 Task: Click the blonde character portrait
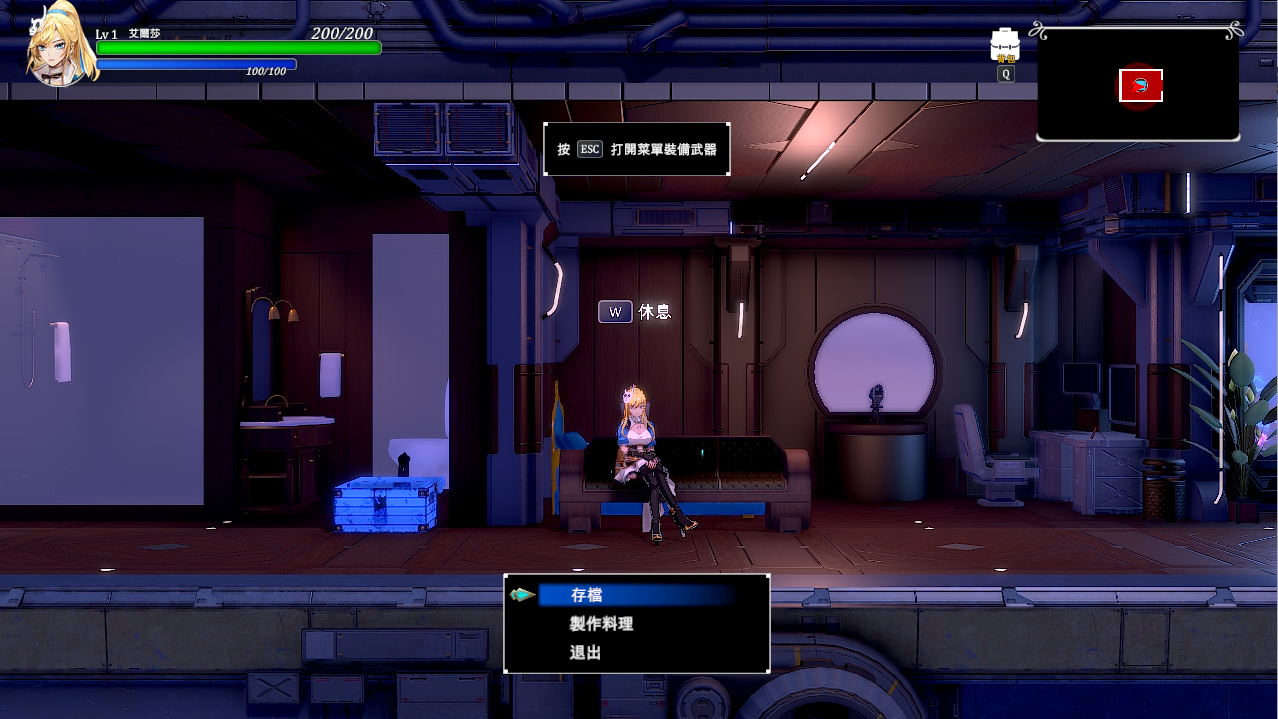pyautogui.click(x=58, y=46)
